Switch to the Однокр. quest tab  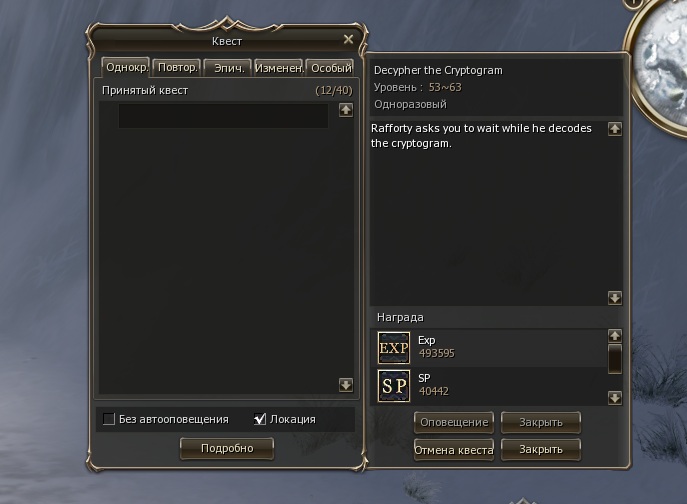(x=125, y=68)
